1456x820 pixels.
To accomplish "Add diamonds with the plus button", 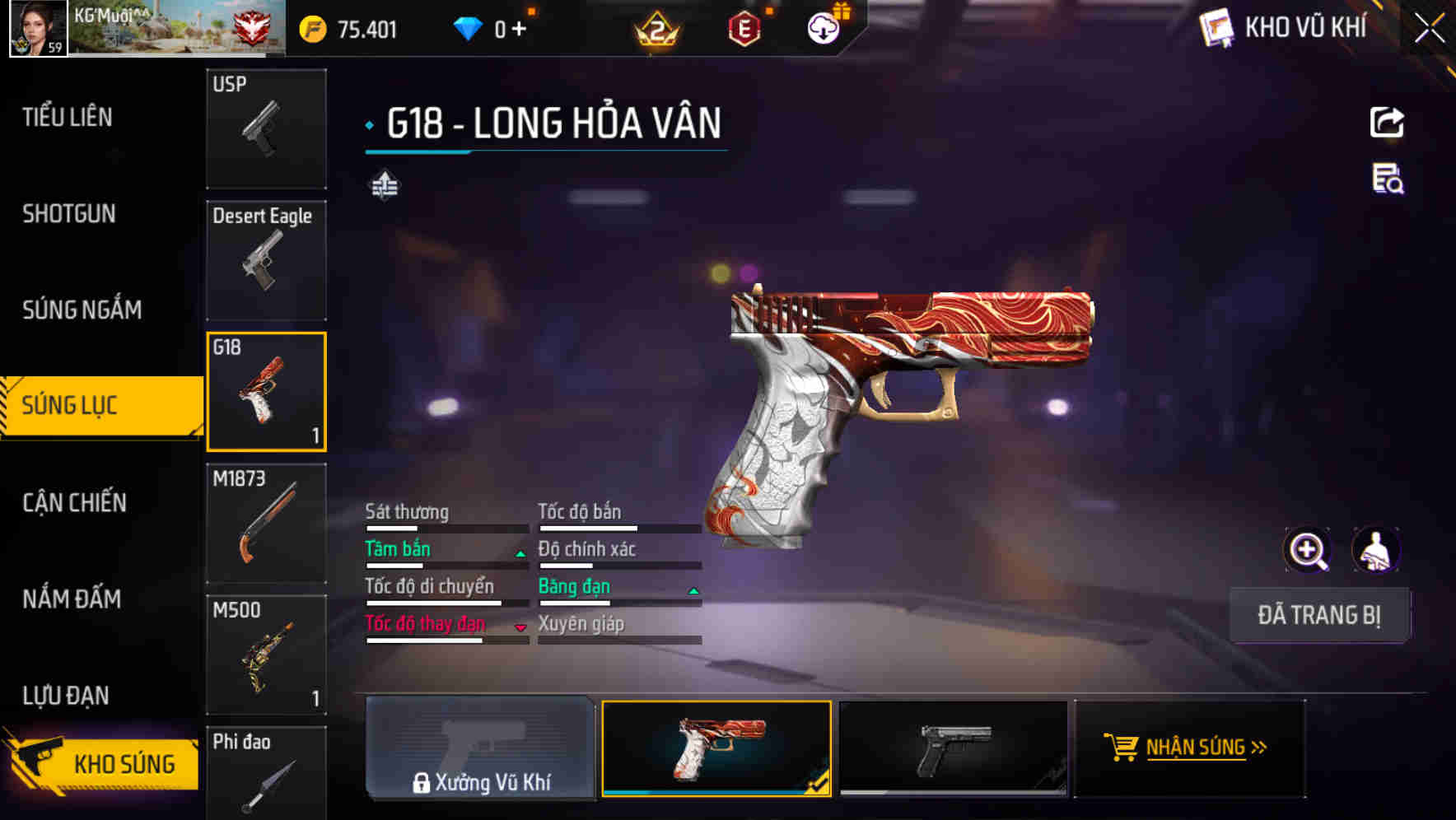I will 519,30.
